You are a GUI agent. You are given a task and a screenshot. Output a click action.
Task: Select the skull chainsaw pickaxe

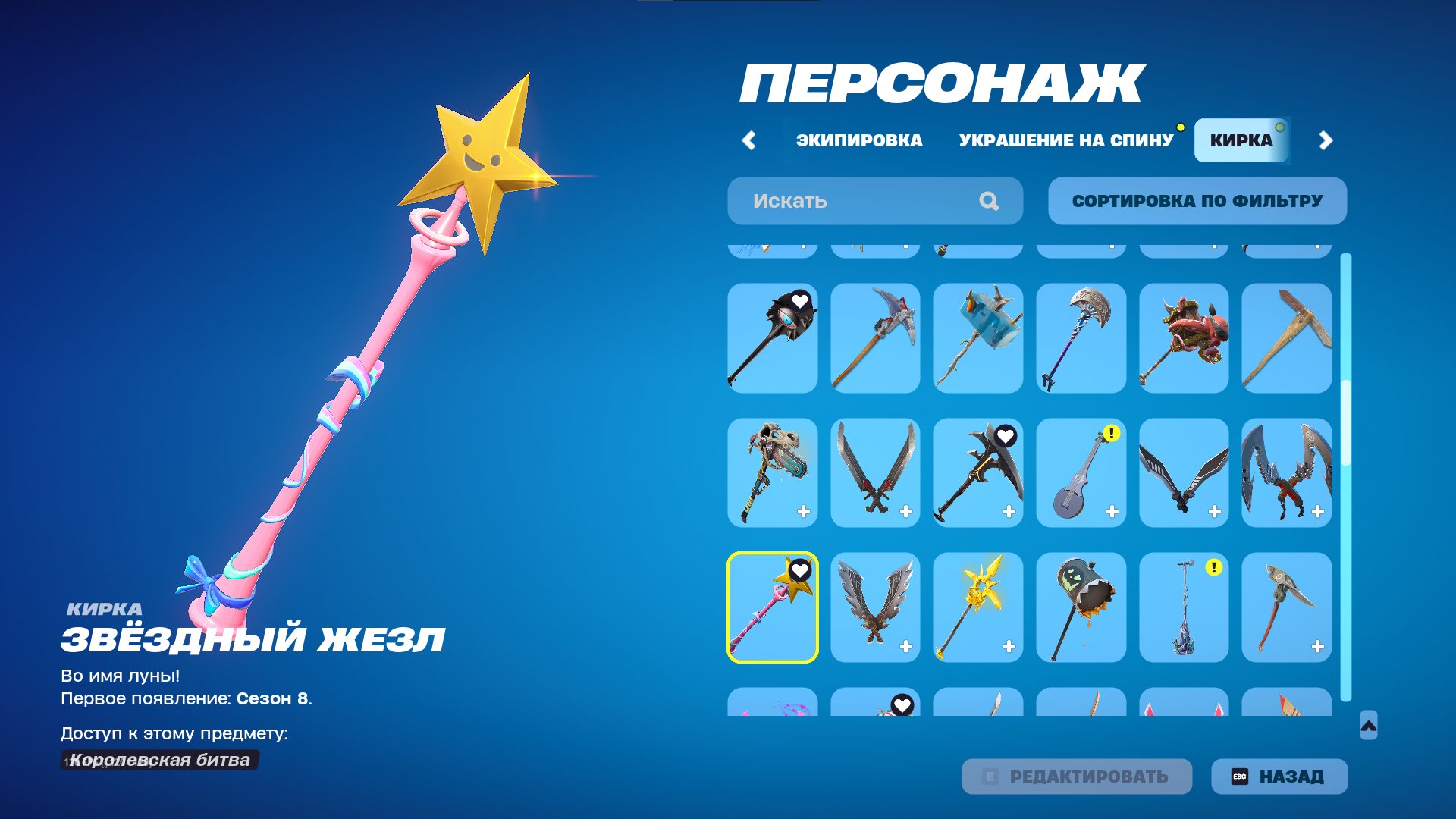click(771, 474)
